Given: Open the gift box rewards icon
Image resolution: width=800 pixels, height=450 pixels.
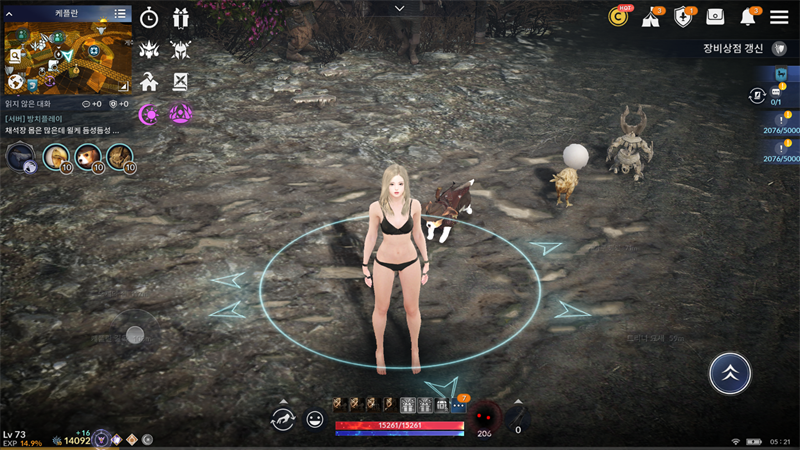Looking at the screenshot, I should [181, 18].
